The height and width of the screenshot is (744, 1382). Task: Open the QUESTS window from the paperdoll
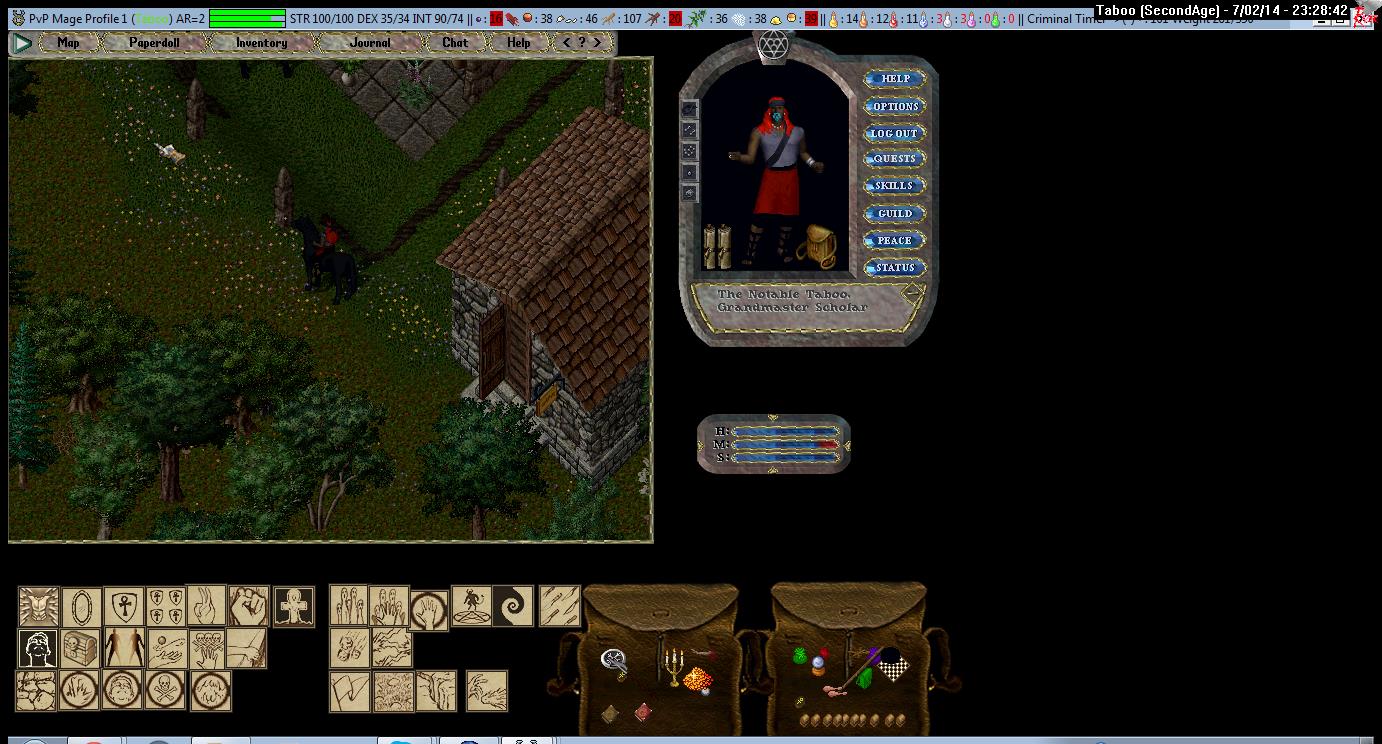tap(894, 159)
